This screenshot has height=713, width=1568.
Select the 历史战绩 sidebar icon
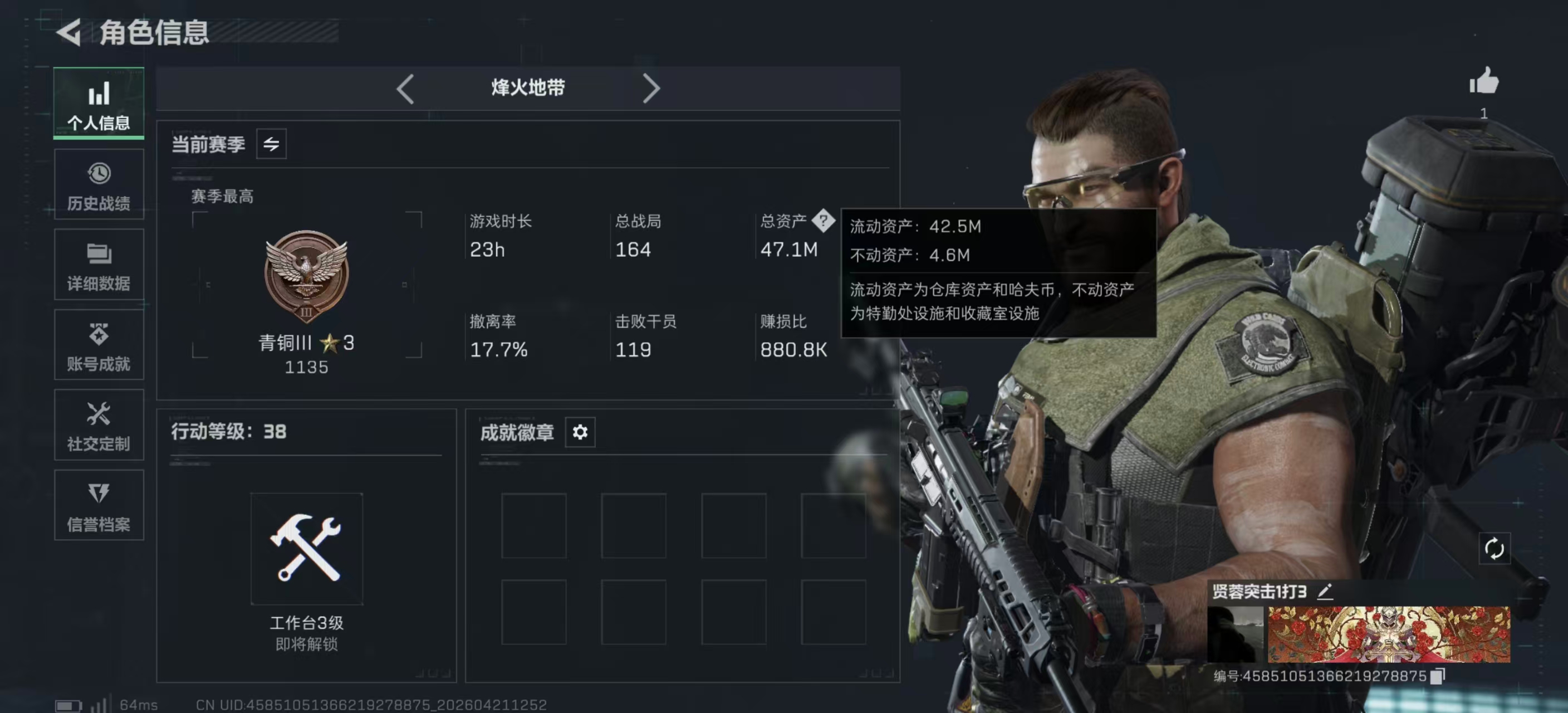click(99, 184)
